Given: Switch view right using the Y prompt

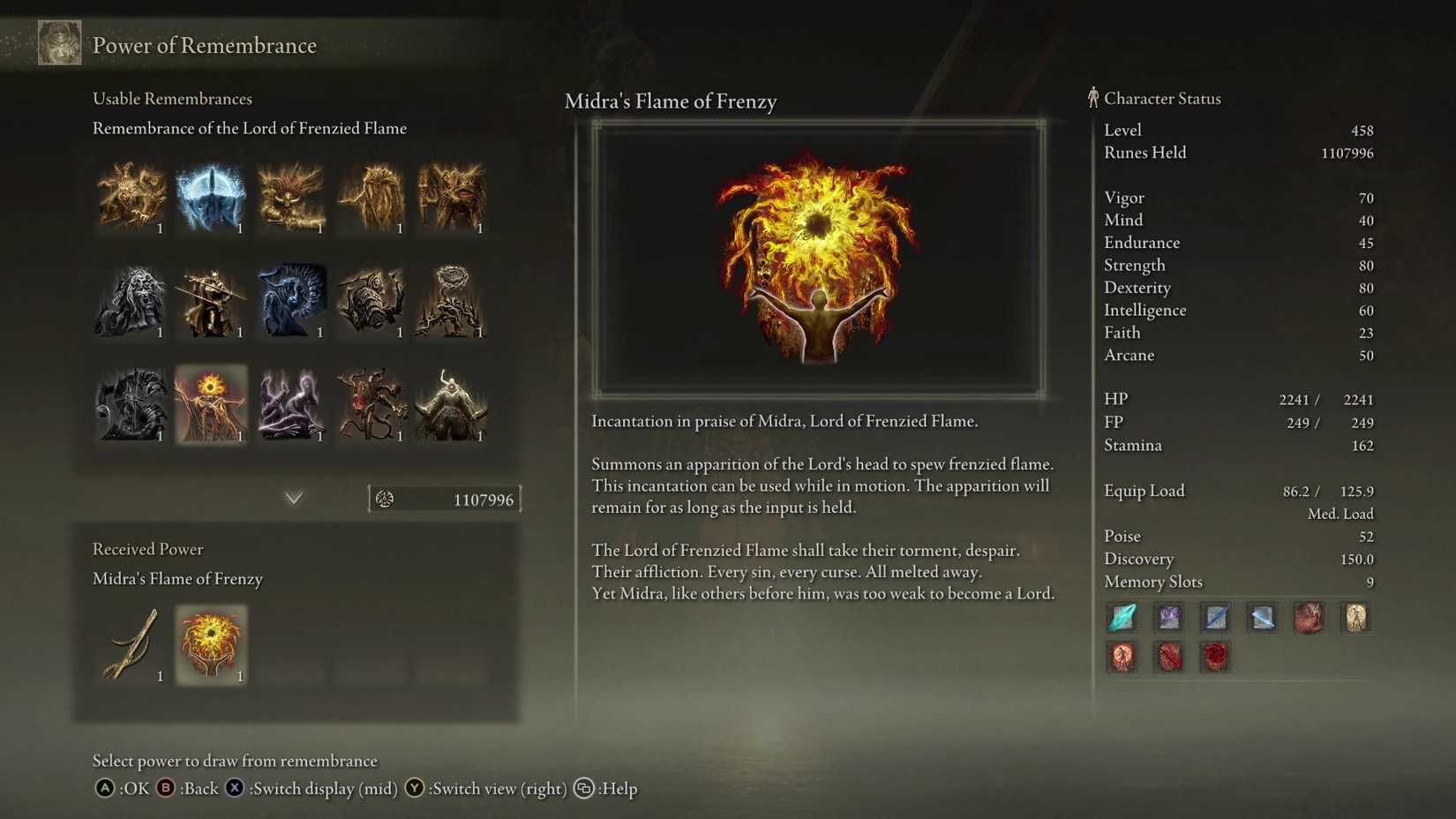Looking at the screenshot, I should point(415,789).
